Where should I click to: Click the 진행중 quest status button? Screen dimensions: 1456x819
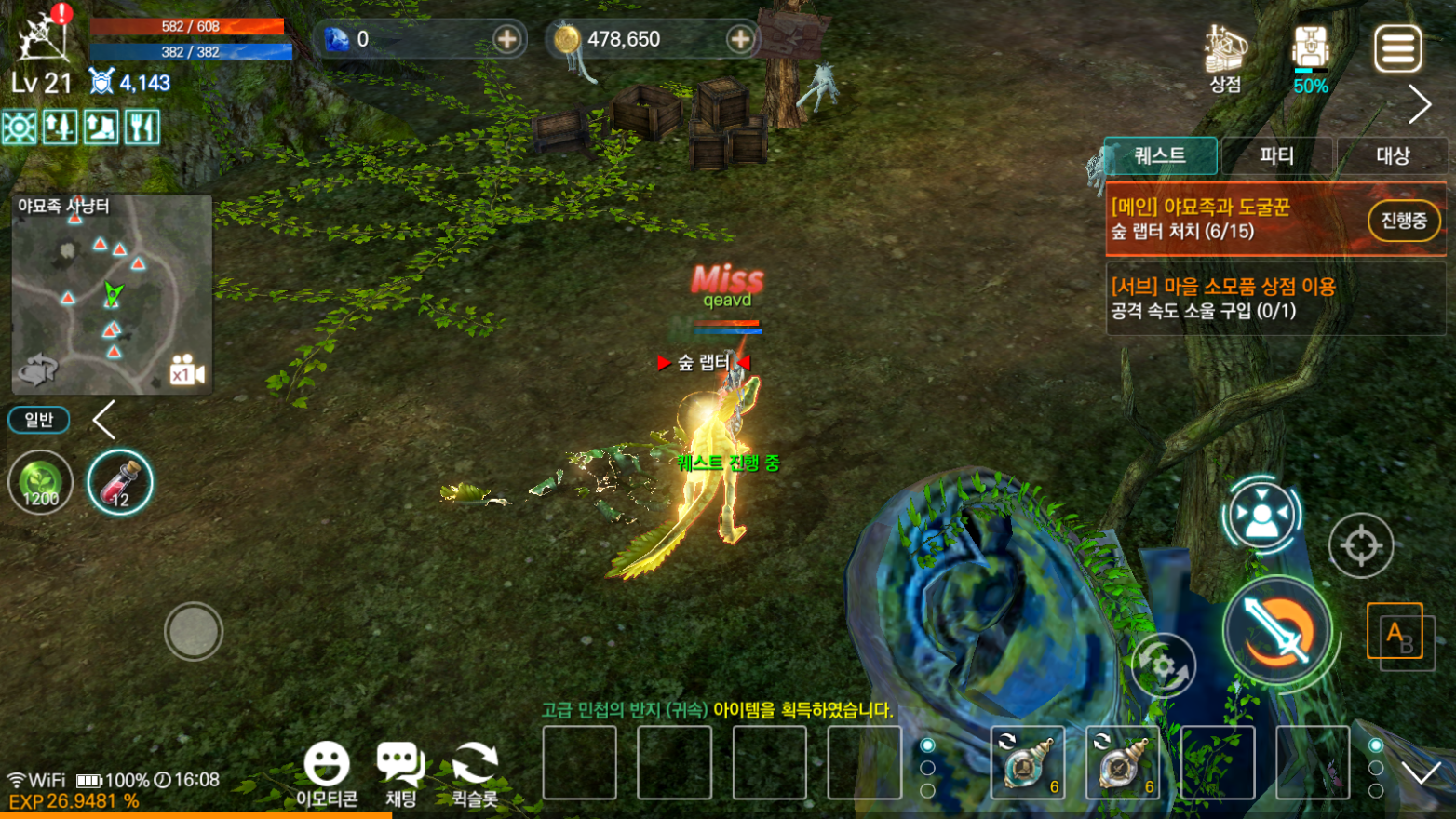pos(1403,221)
